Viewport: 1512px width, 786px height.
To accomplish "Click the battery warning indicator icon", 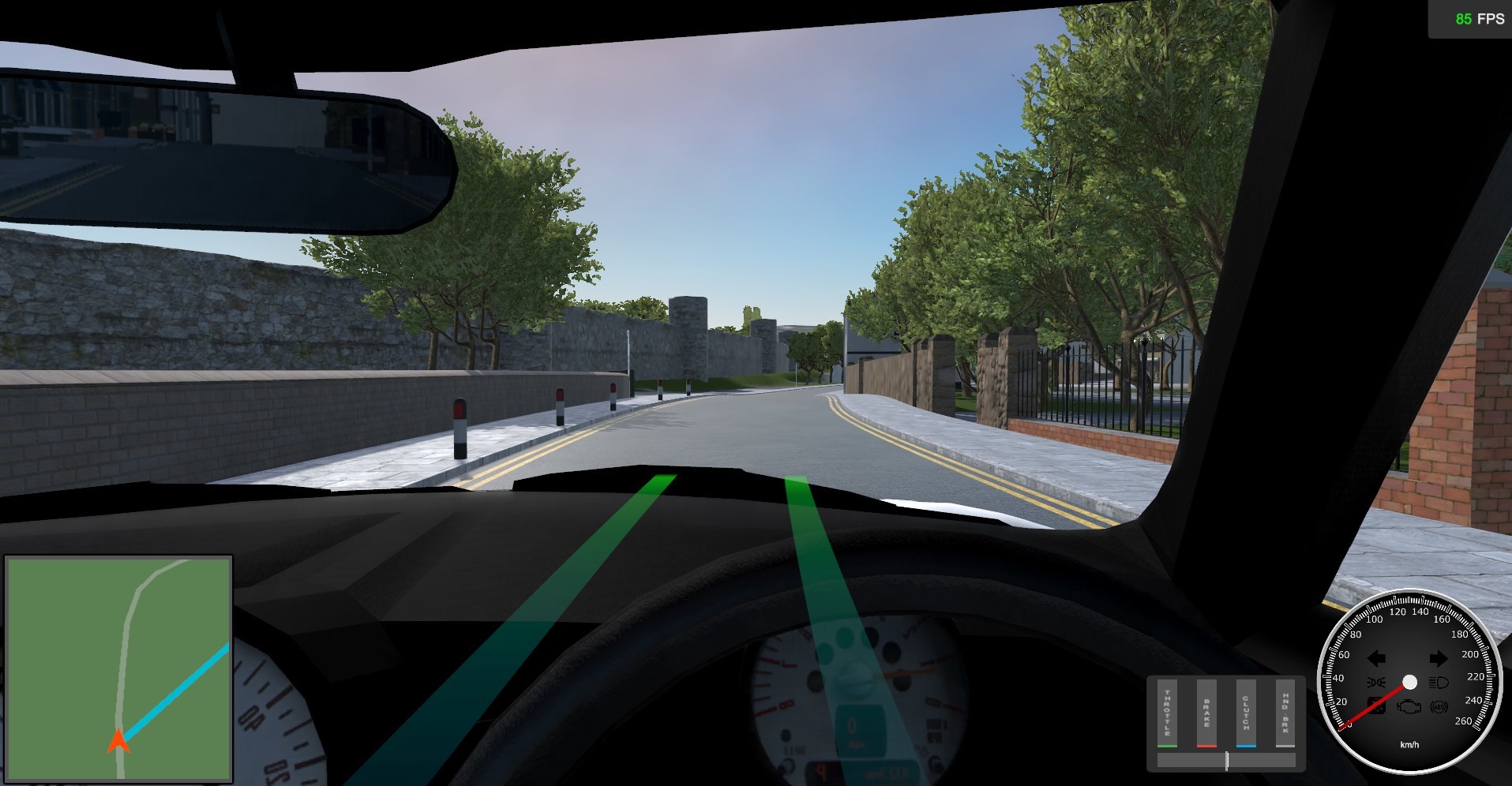I will click(1377, 705).
